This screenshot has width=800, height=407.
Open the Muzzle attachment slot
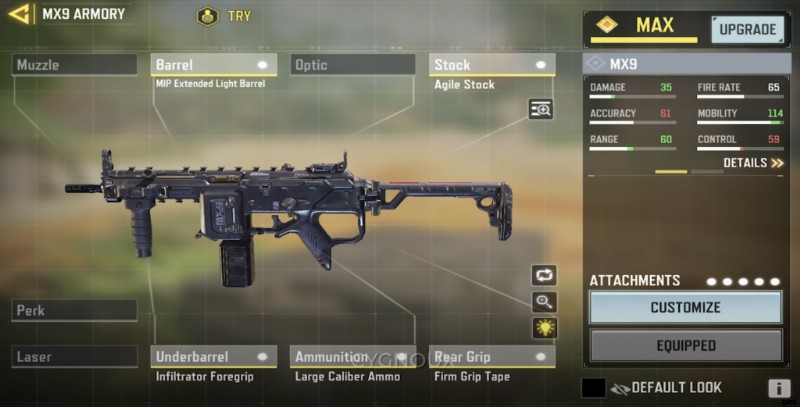74,65
